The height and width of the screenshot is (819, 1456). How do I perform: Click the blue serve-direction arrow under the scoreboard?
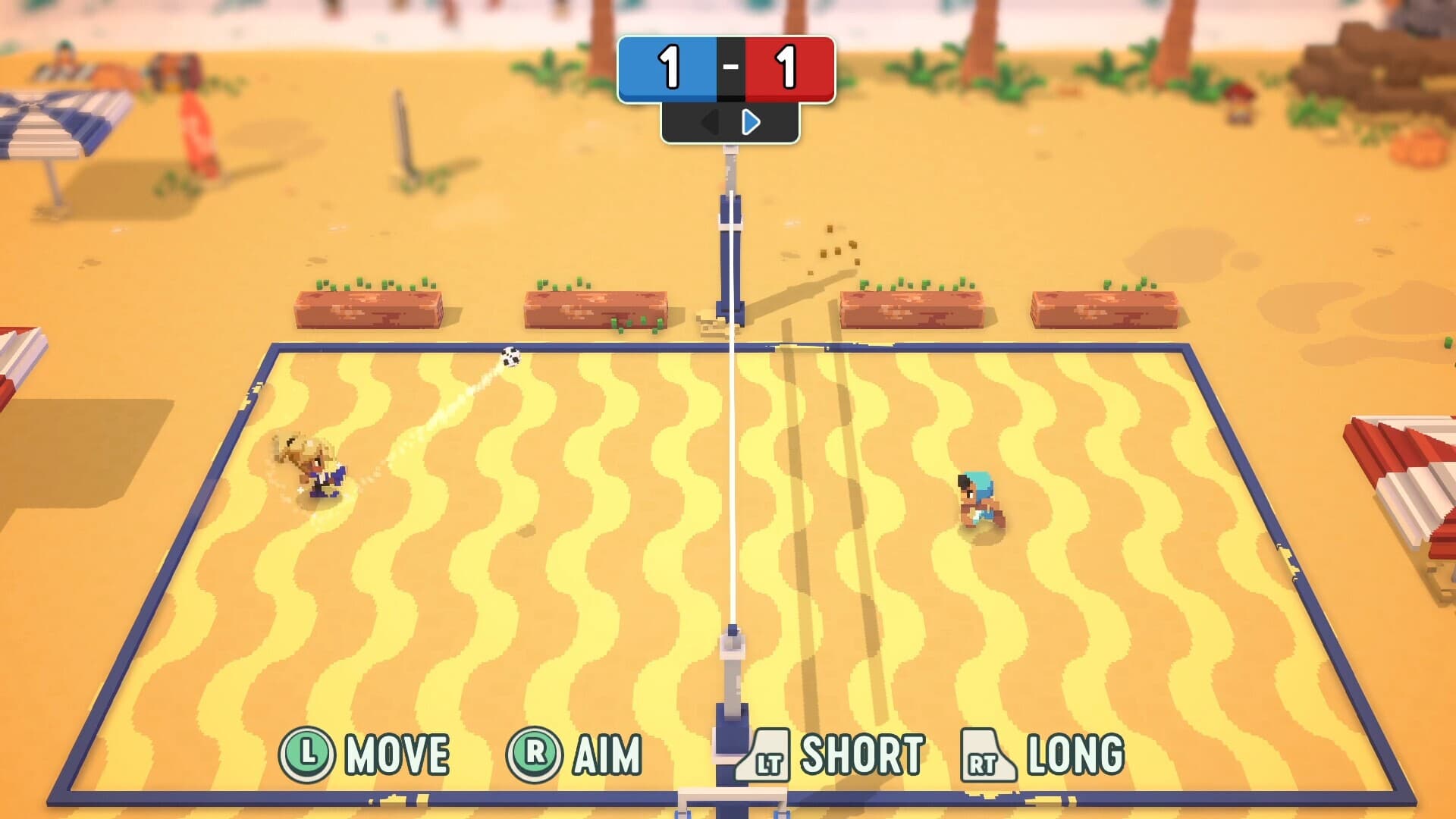coord(751,123)
